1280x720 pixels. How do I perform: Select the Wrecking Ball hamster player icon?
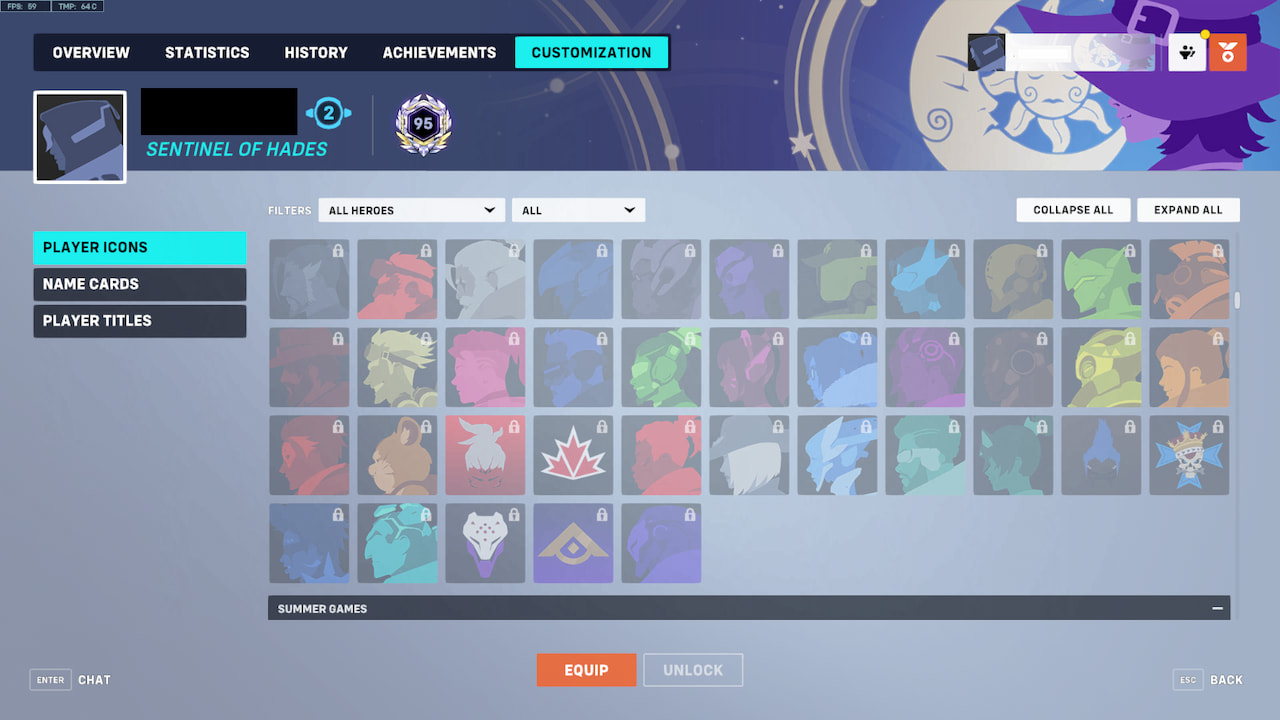click(x=397, y=455)
